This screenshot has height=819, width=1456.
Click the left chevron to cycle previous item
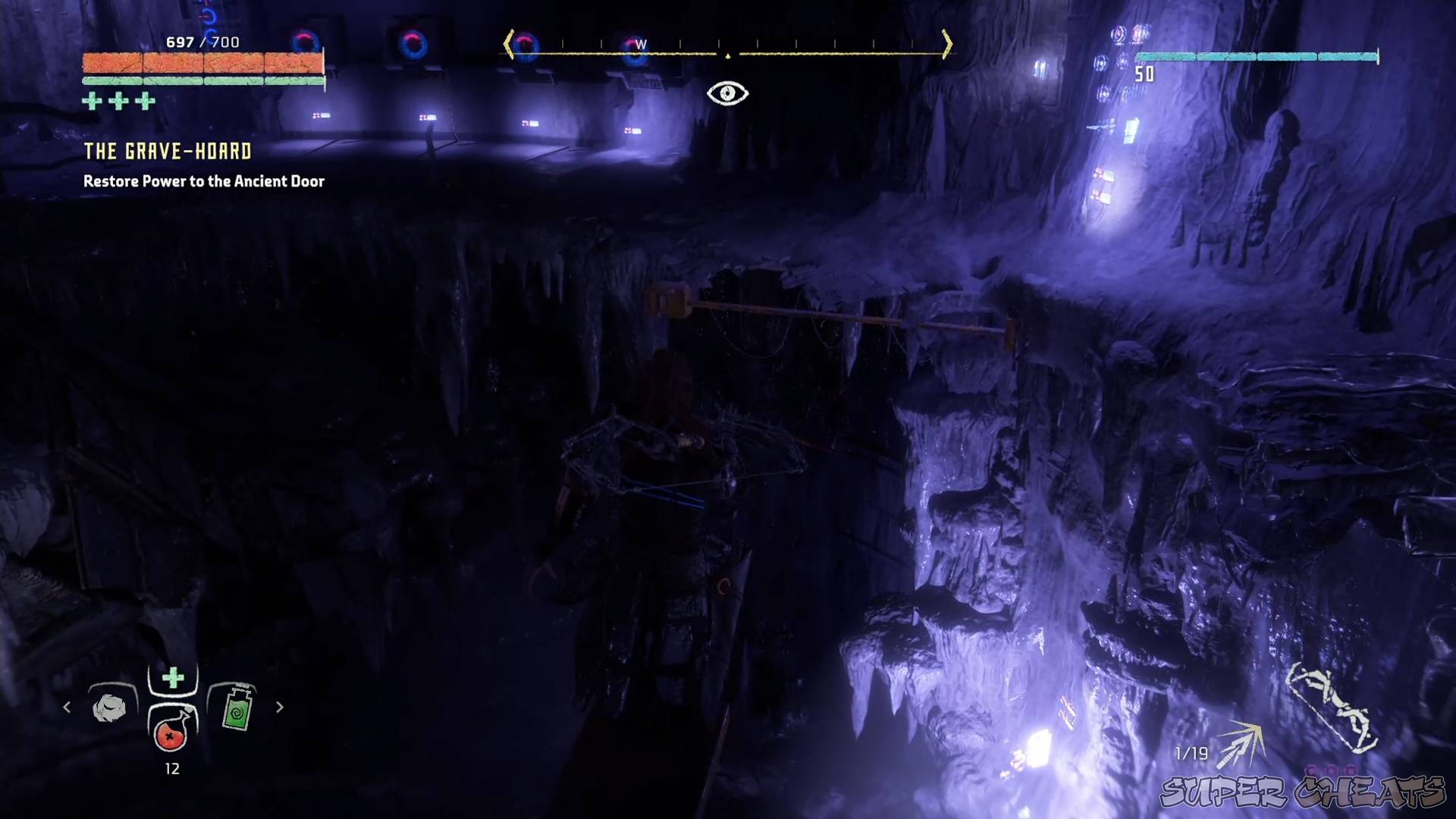(67, 707)
